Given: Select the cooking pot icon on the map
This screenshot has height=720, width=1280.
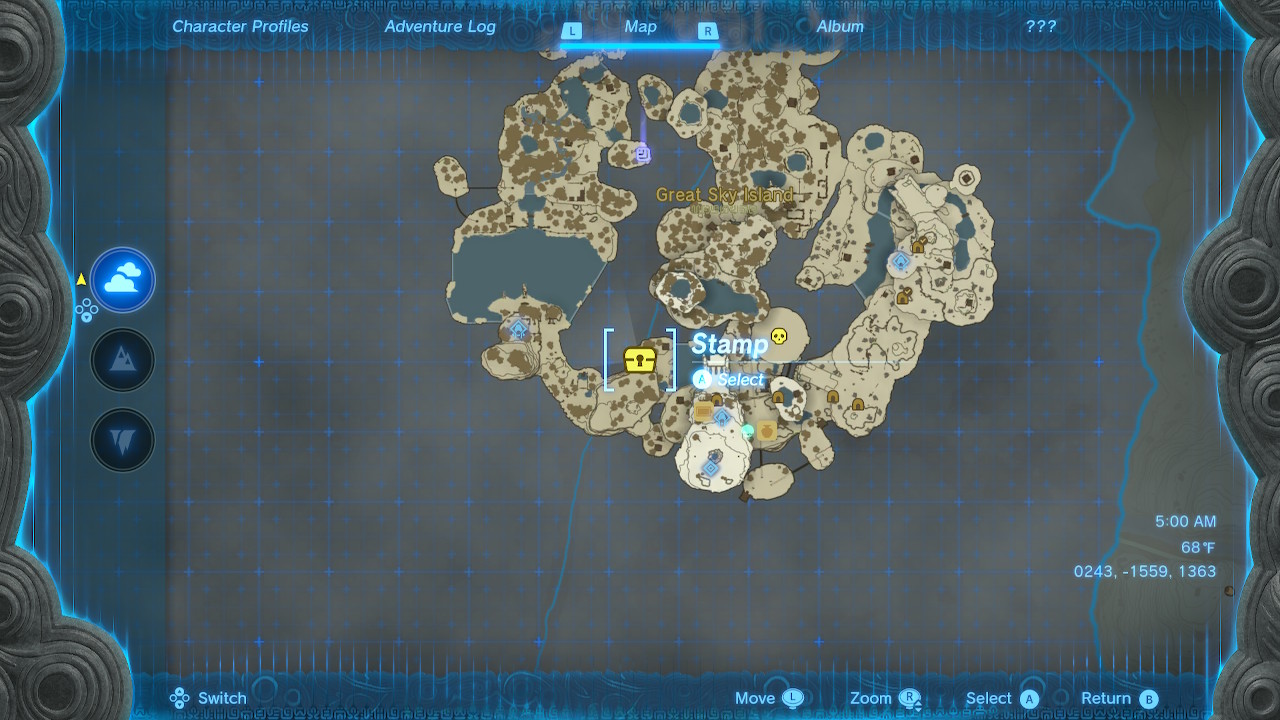Looking at the screenshot, I should pos(766,430).
